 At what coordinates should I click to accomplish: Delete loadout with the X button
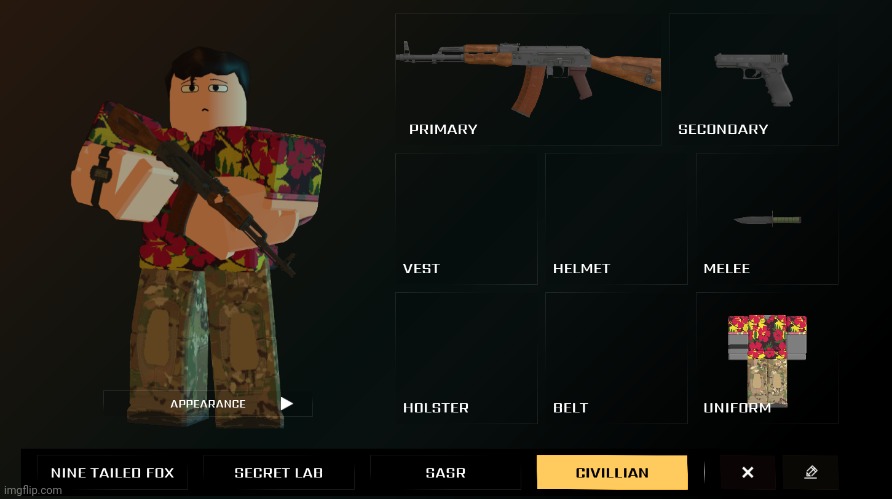(x=747, y=473)
